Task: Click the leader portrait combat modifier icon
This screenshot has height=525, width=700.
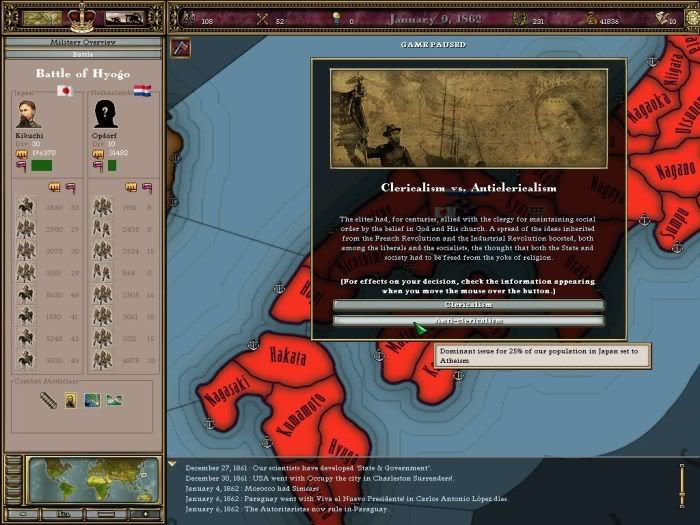Action: (x=70, y=400)
